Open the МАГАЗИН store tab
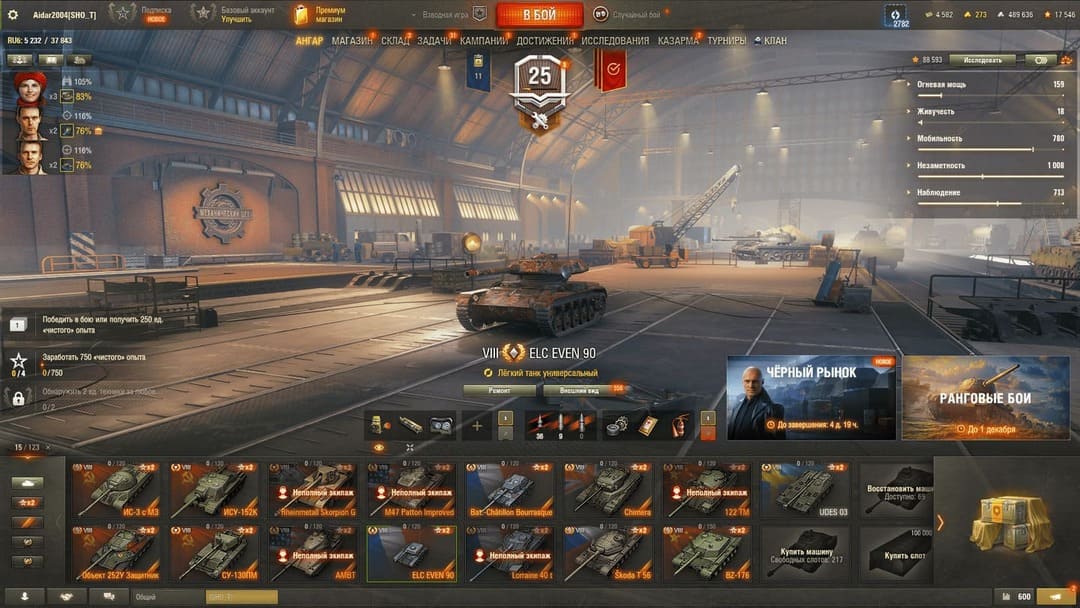 [x=351, y=41]
